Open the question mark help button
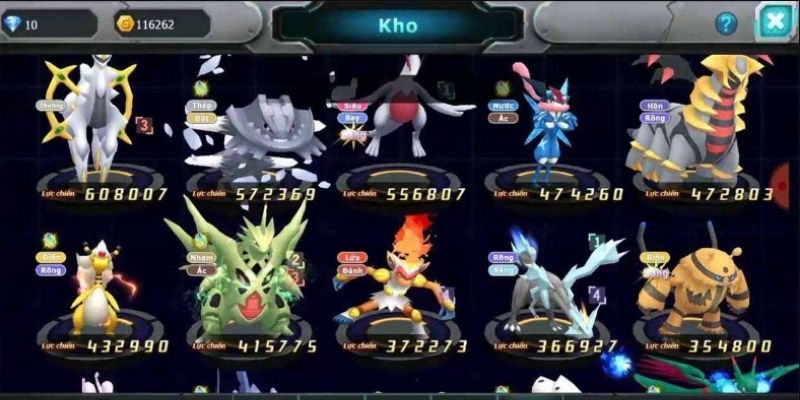Viewport: 800px width, 400px height. tap(726, 24)
